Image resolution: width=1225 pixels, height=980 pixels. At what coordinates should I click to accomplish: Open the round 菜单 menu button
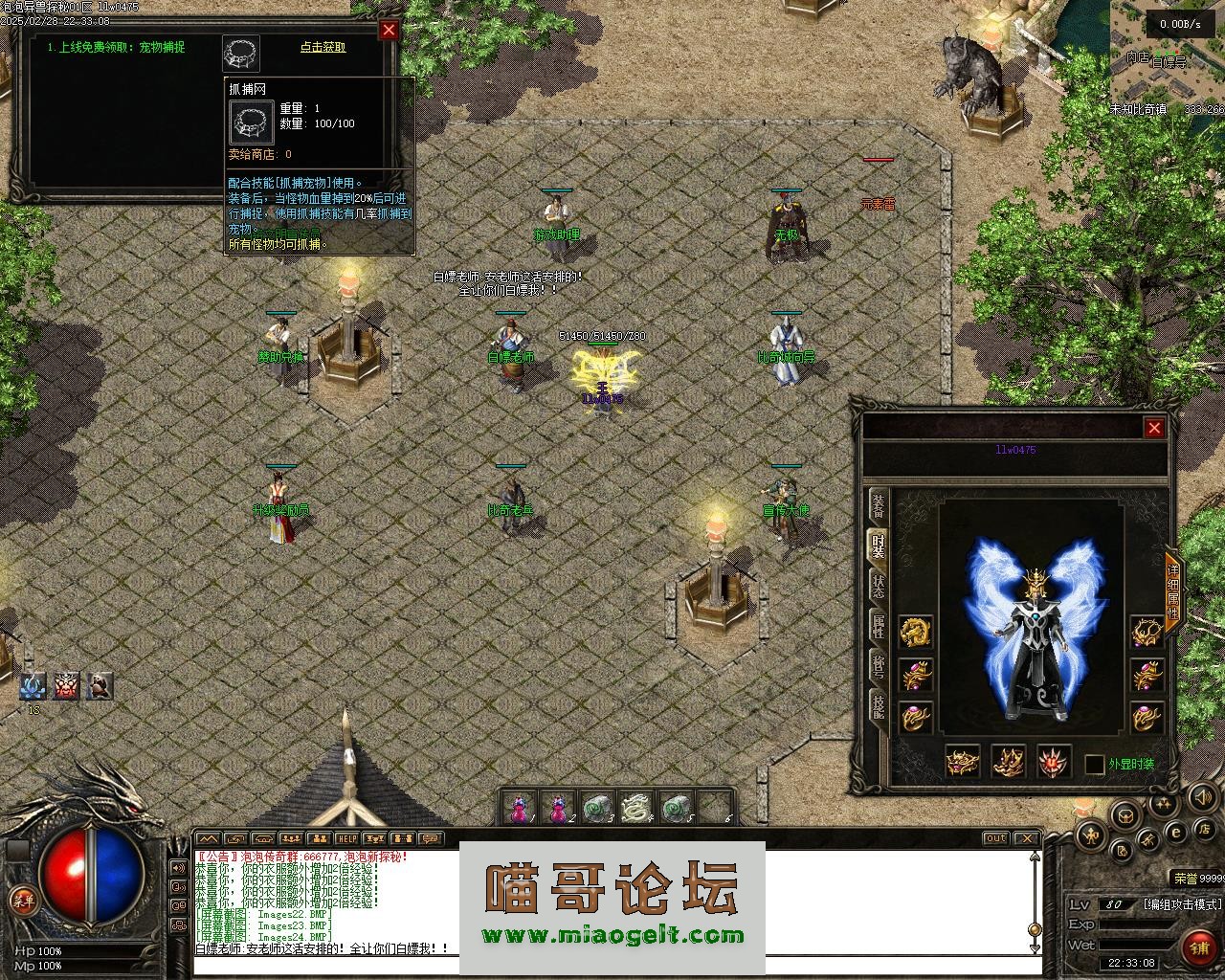pos(23,901)
